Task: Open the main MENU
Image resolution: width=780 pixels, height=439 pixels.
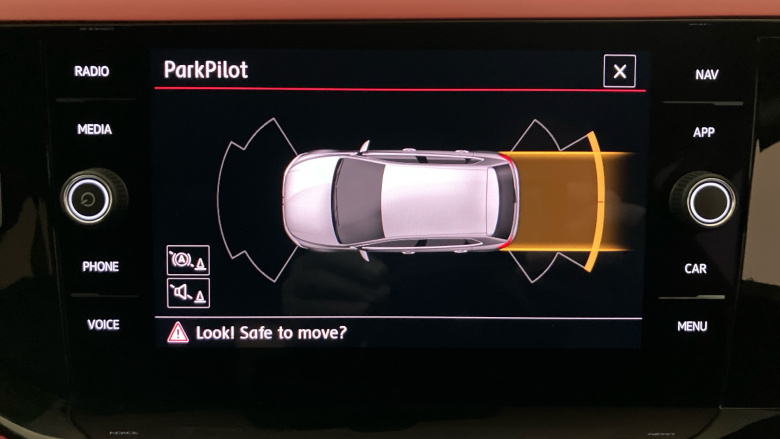Action: pos(692,327)
